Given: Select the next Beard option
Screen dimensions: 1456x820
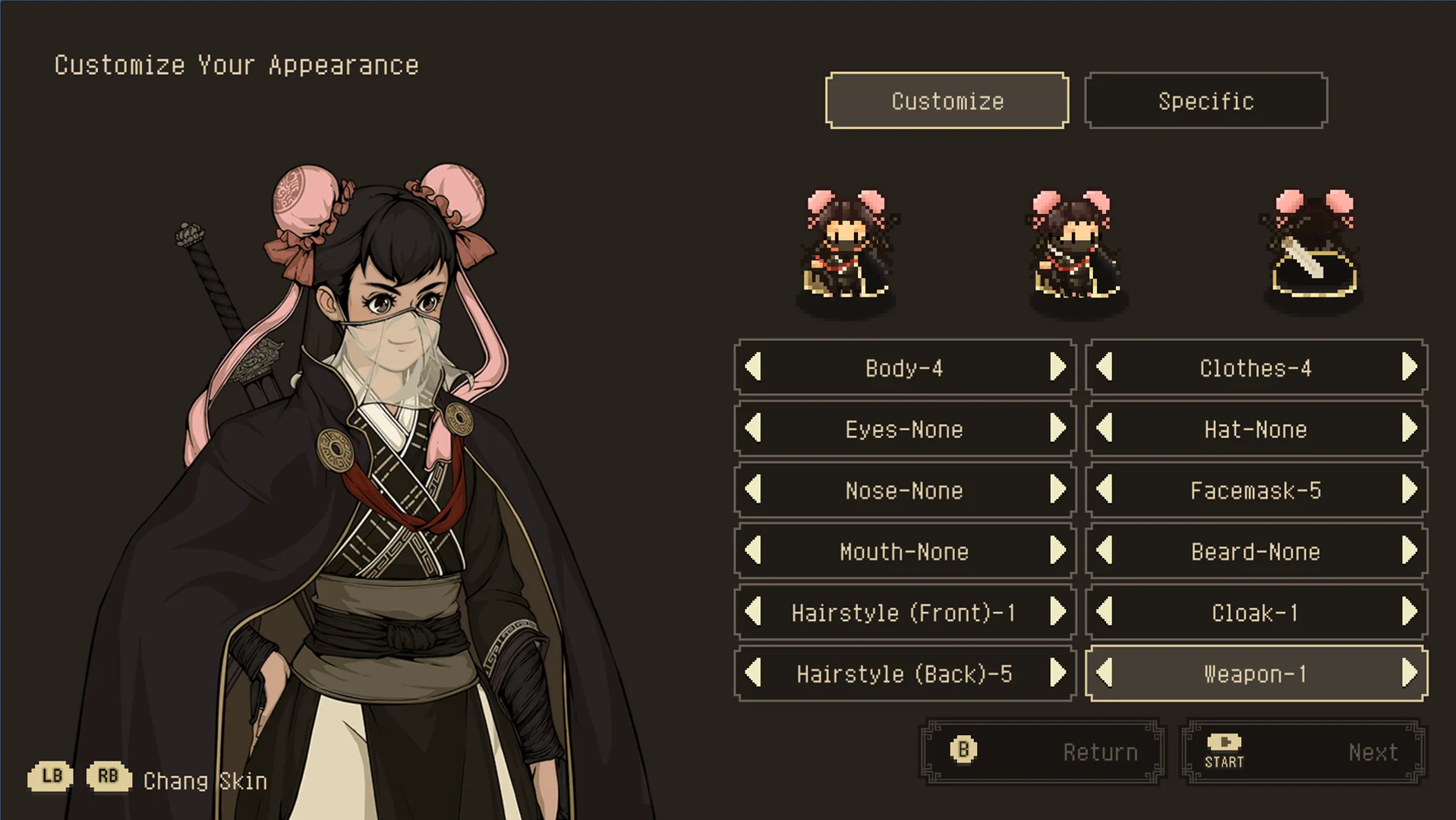Looking at the screenshot, I should point(1409,551).
